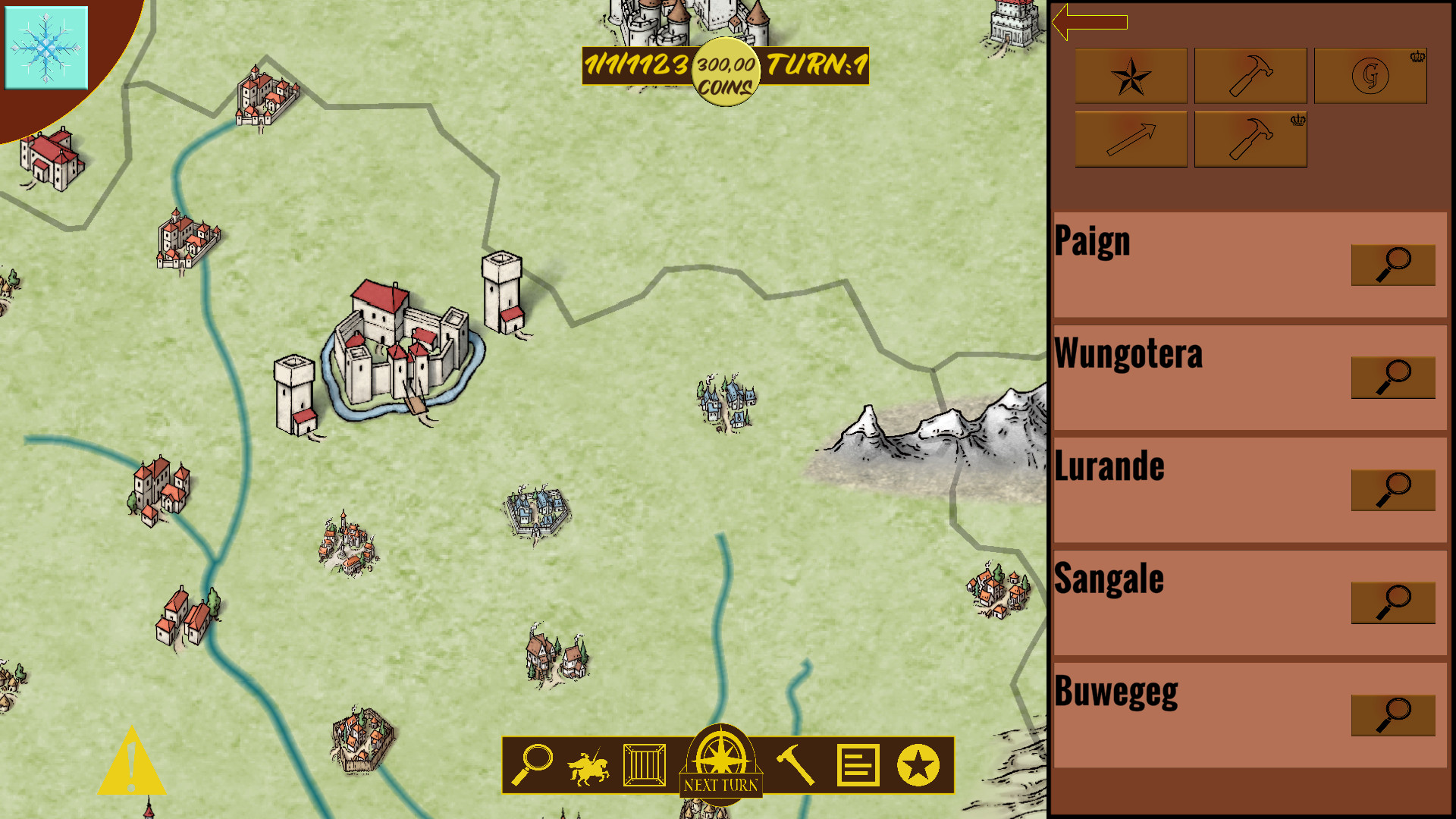Select the hammer button in the side panel
The image size is (1456, 819).
tap(1250, 76)
